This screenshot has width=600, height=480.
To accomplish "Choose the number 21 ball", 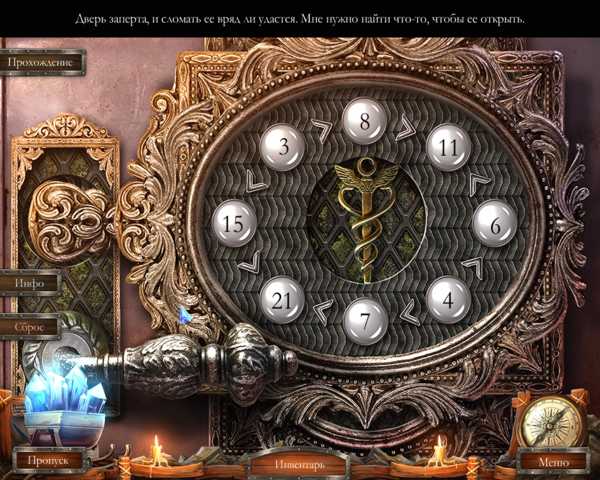I will (x=282, y=299).
